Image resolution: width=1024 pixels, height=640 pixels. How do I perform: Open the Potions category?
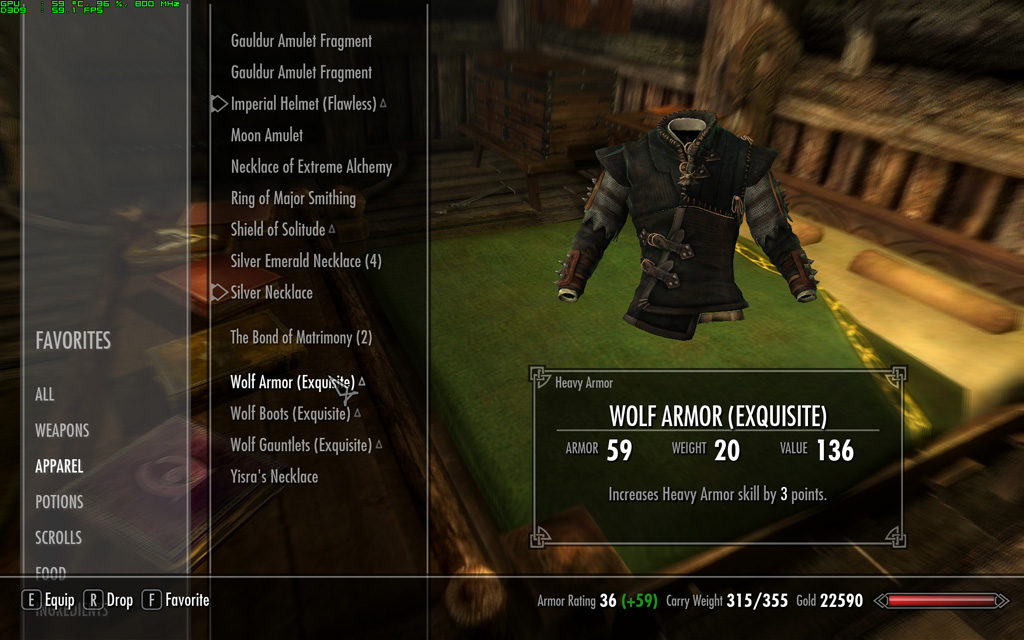coord(59,502)
